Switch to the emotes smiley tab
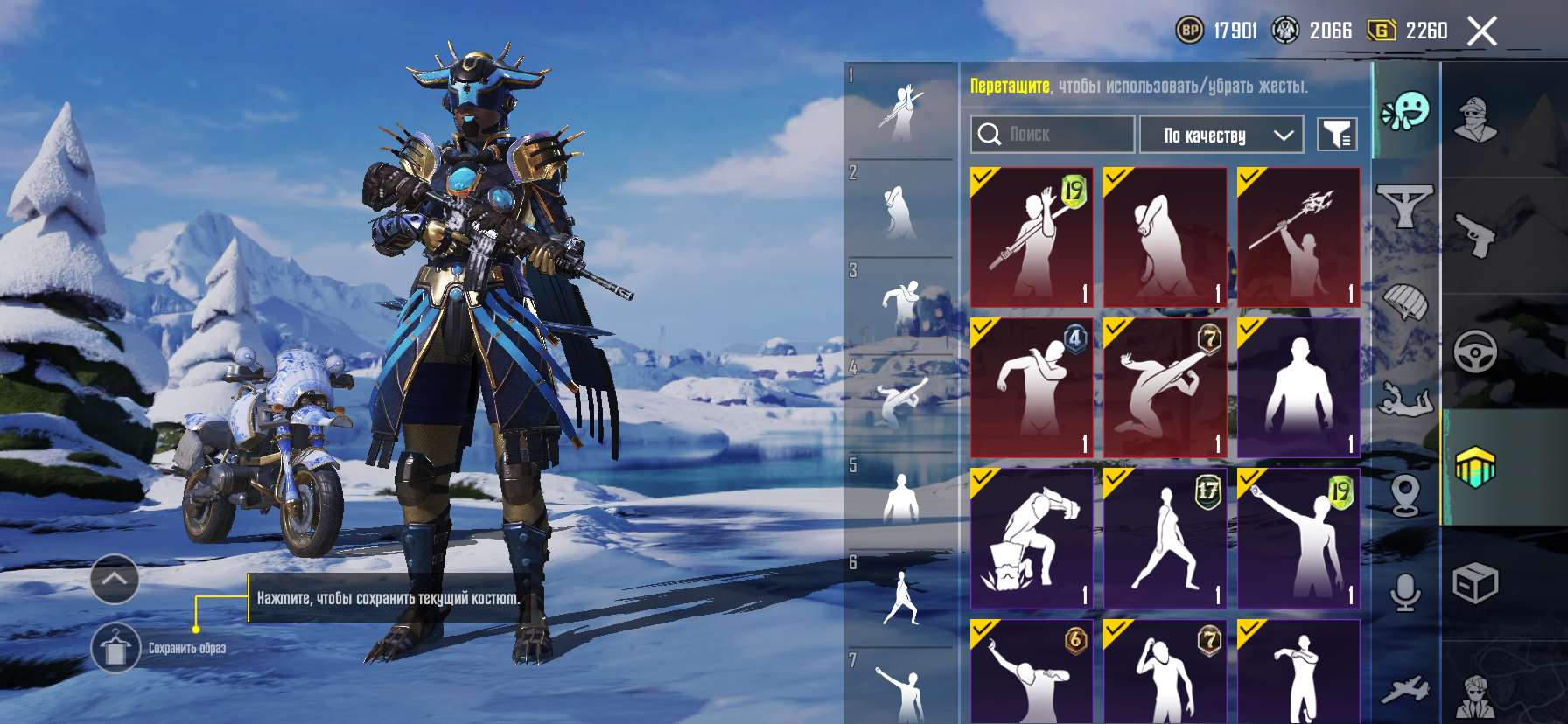 click(1404, 111)
